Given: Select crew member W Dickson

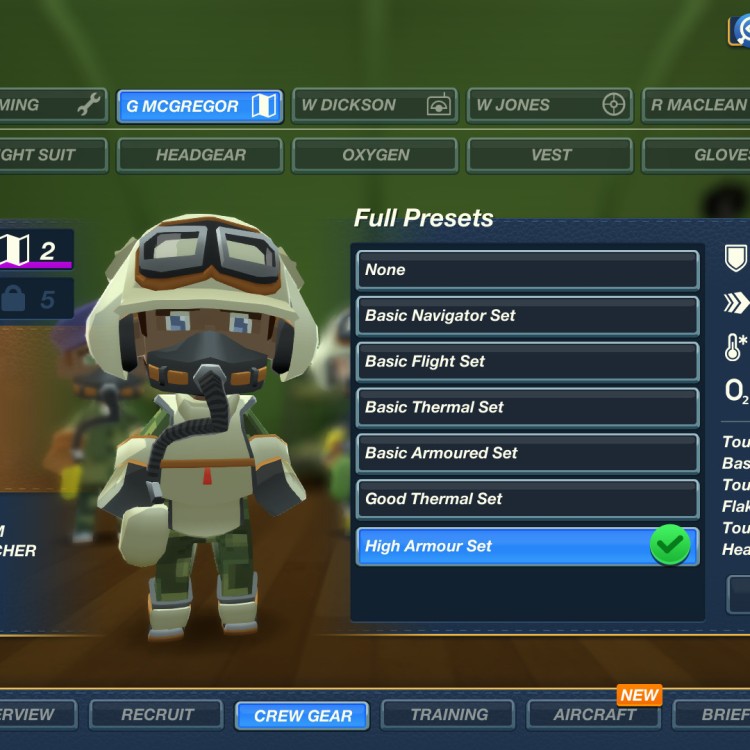Looking at the screenshot, I should click(374, 106).
